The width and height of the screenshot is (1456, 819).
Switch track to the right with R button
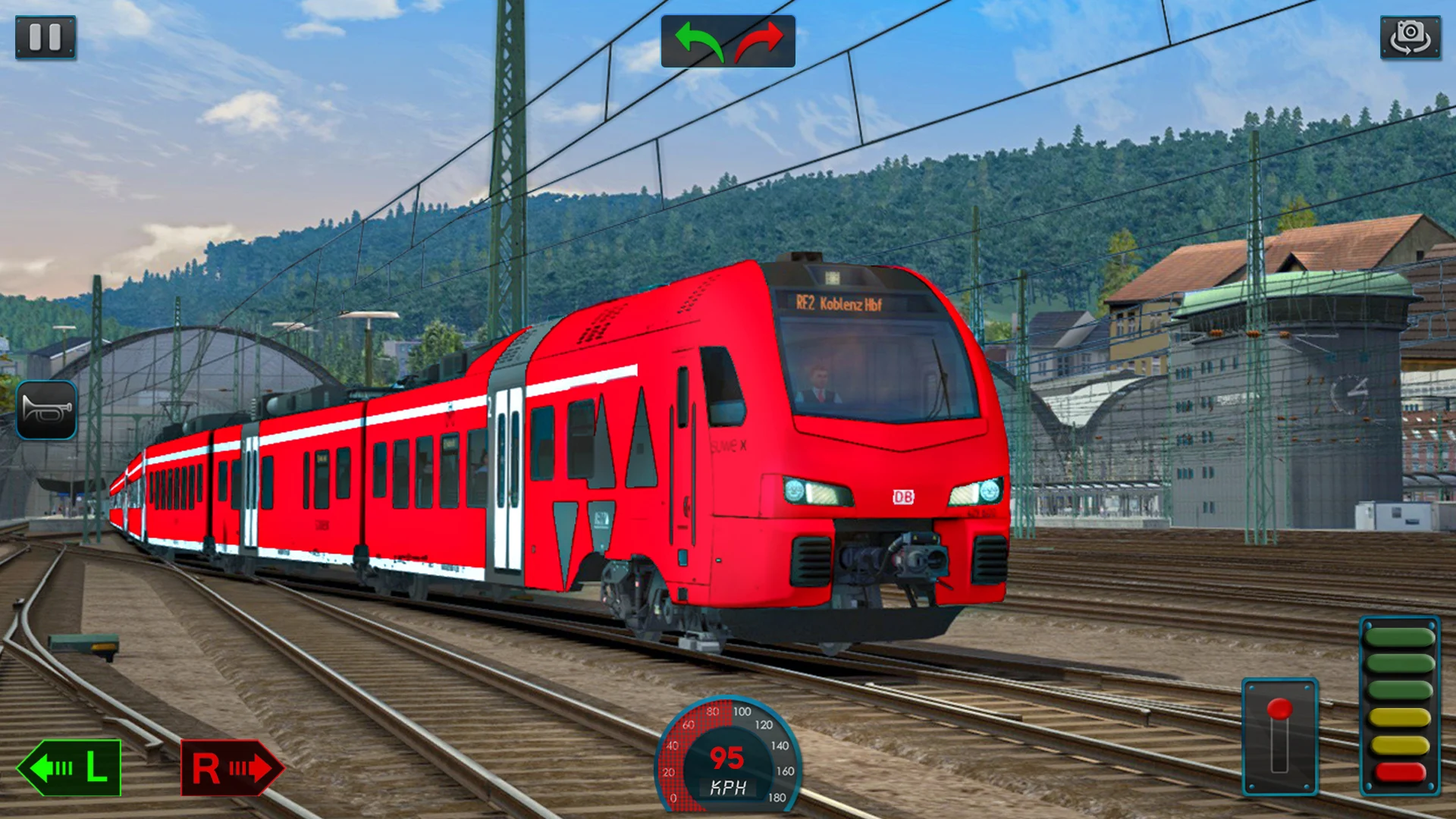(231, 767)
